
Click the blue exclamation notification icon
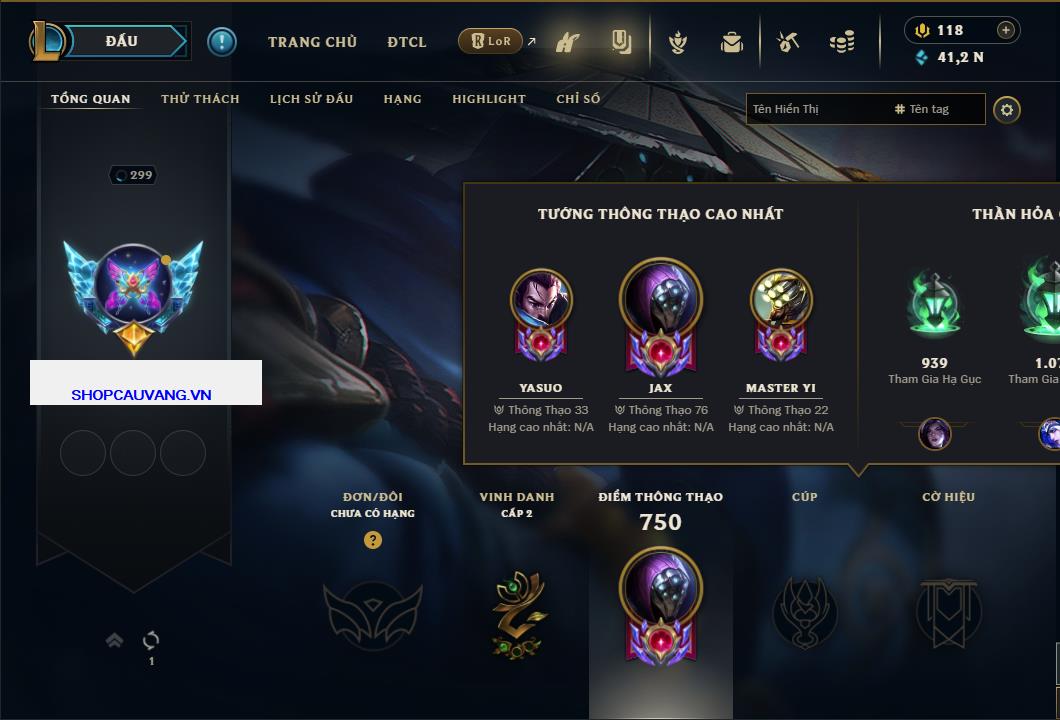pos(221,41)
